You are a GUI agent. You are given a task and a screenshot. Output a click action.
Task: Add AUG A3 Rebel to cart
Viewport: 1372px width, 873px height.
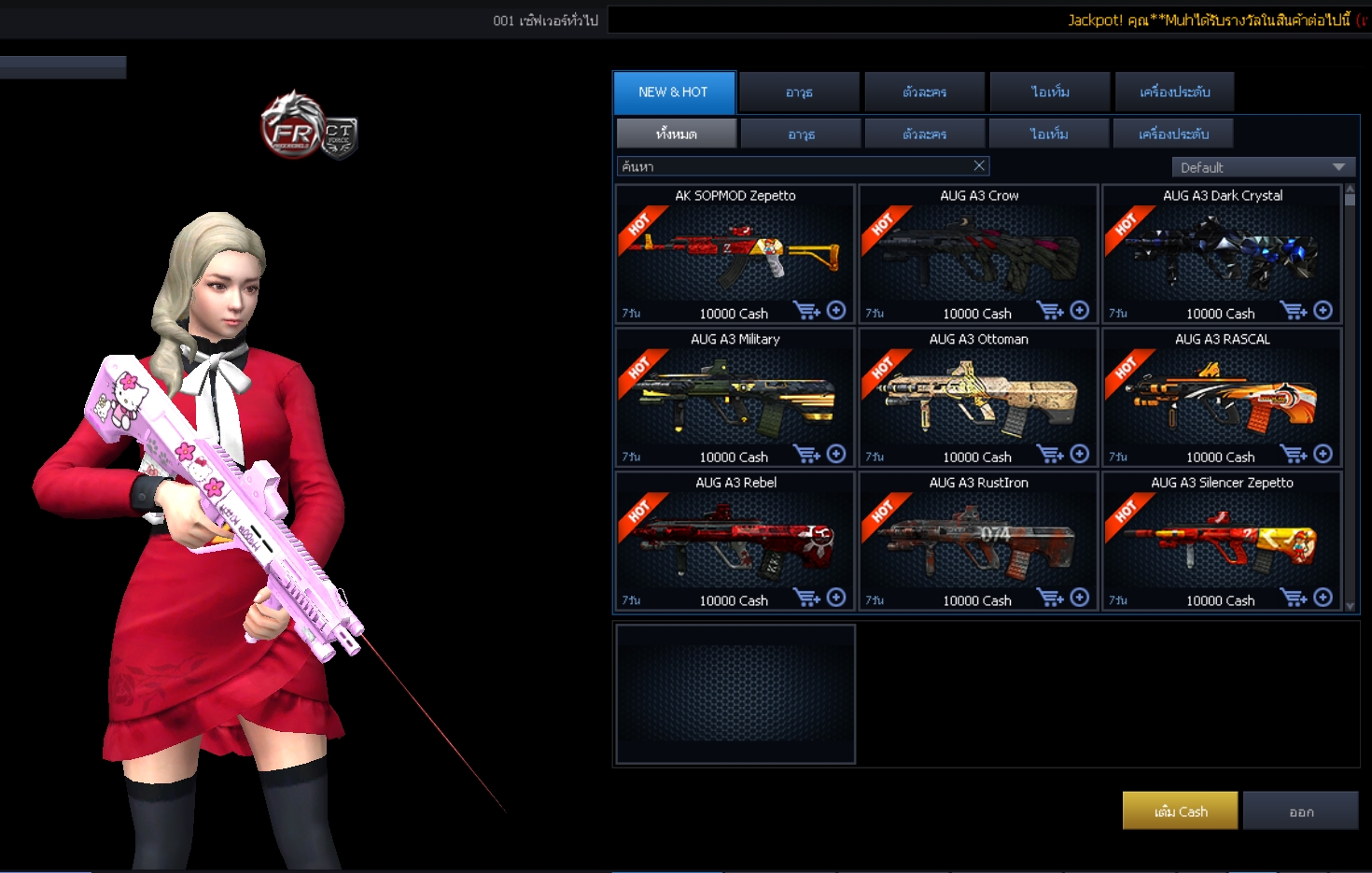pyautogui.click(x=805, y=598)
